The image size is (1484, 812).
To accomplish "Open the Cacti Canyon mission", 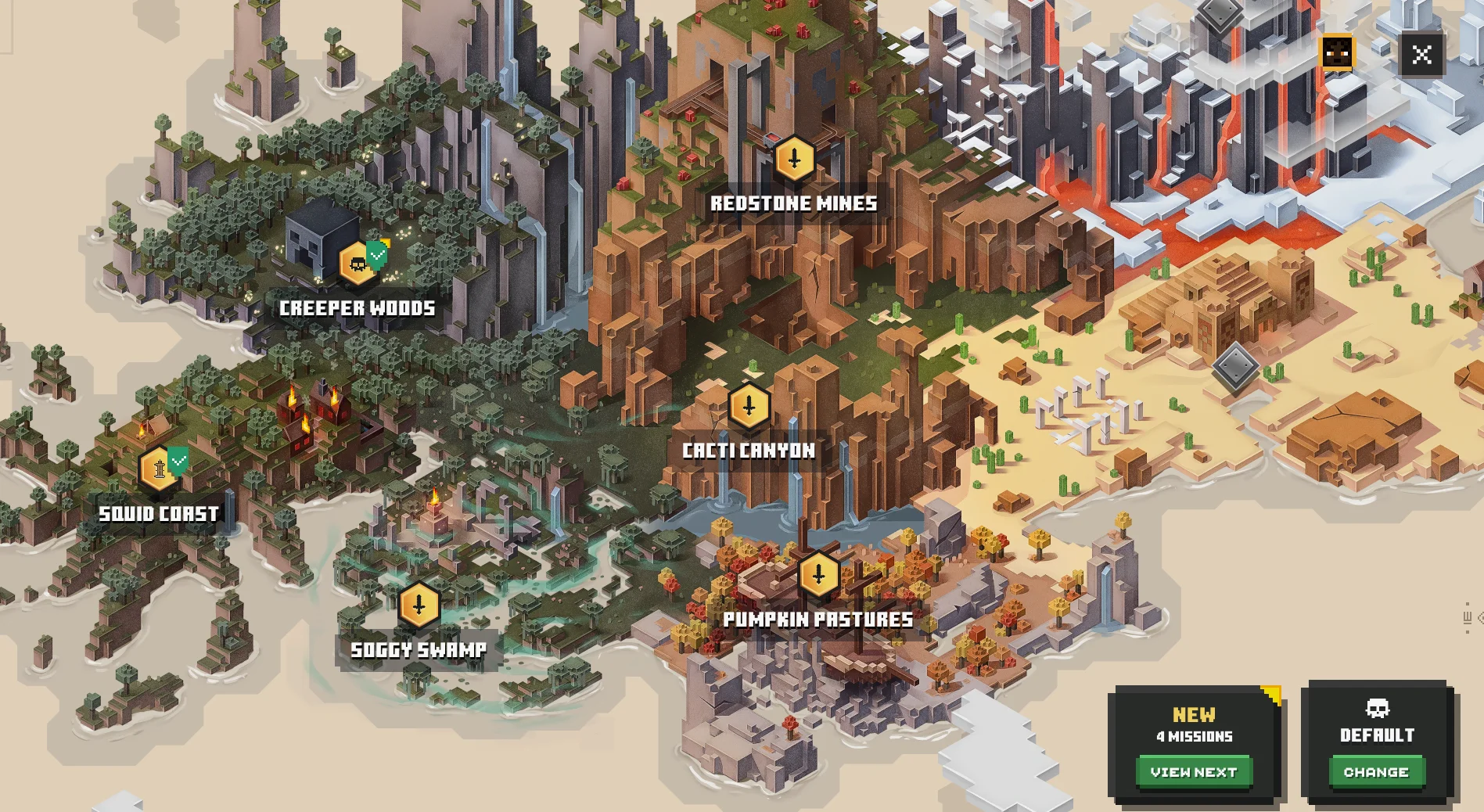I will 749,406.
